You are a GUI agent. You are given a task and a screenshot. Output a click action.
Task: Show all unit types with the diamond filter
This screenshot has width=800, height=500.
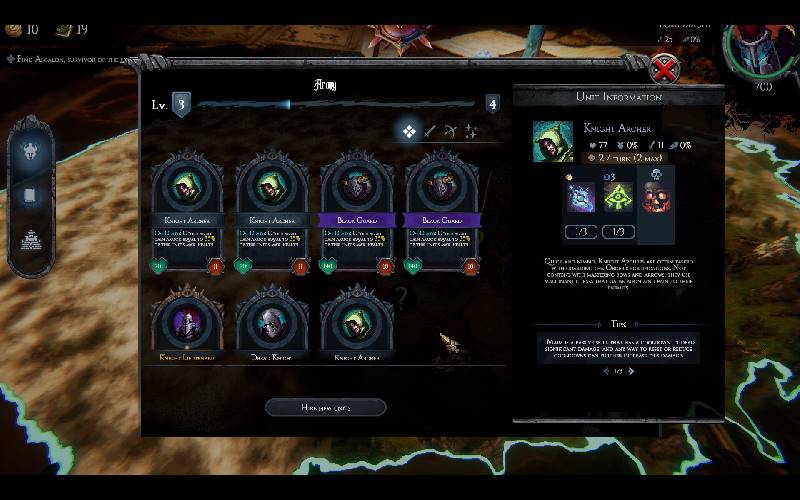409,131
